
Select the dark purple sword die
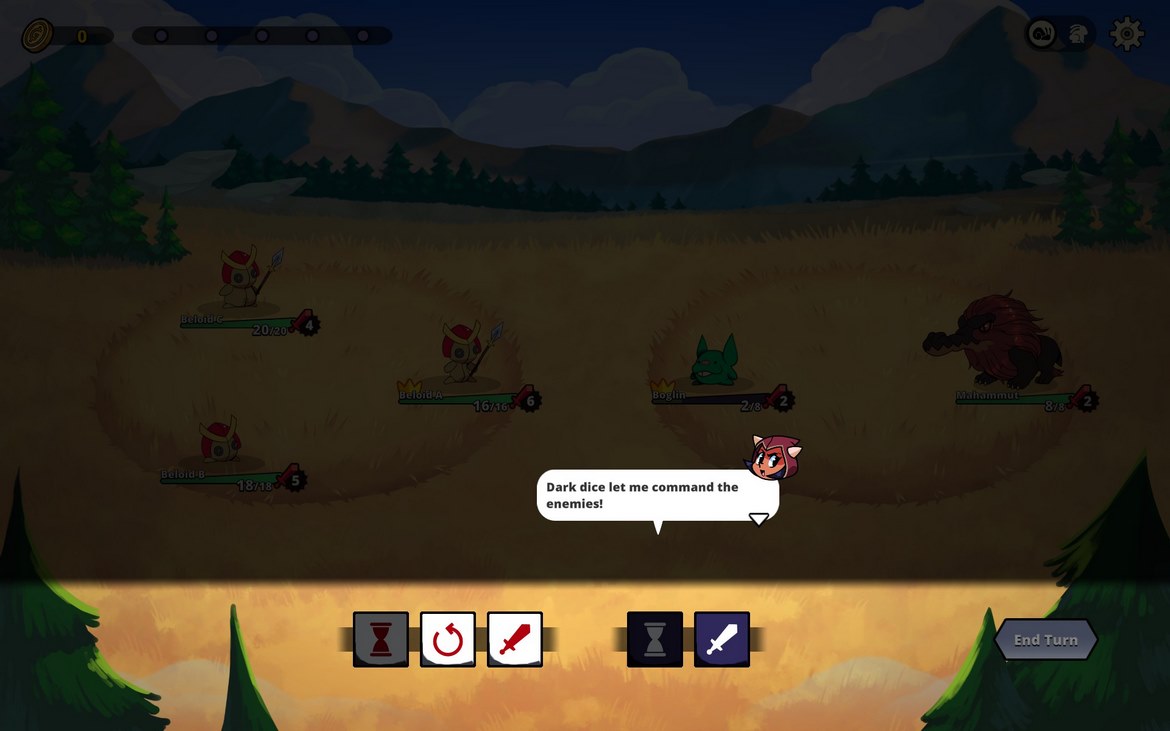coord(722,640)
